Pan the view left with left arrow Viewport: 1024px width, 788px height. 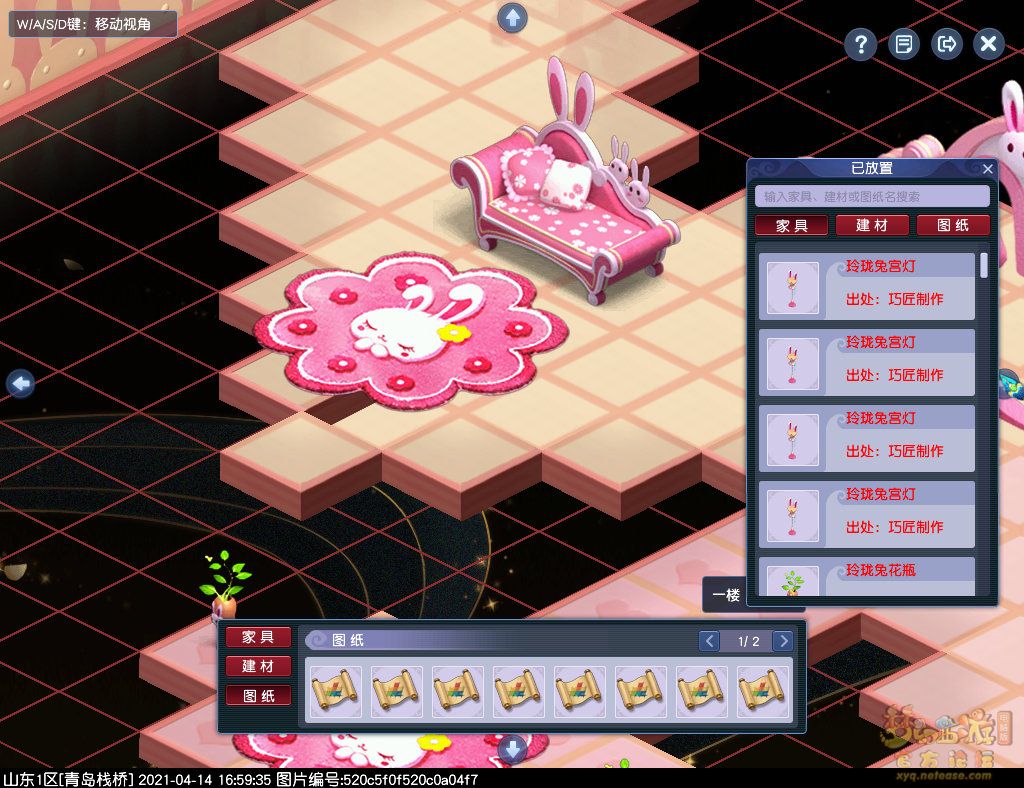20,383
